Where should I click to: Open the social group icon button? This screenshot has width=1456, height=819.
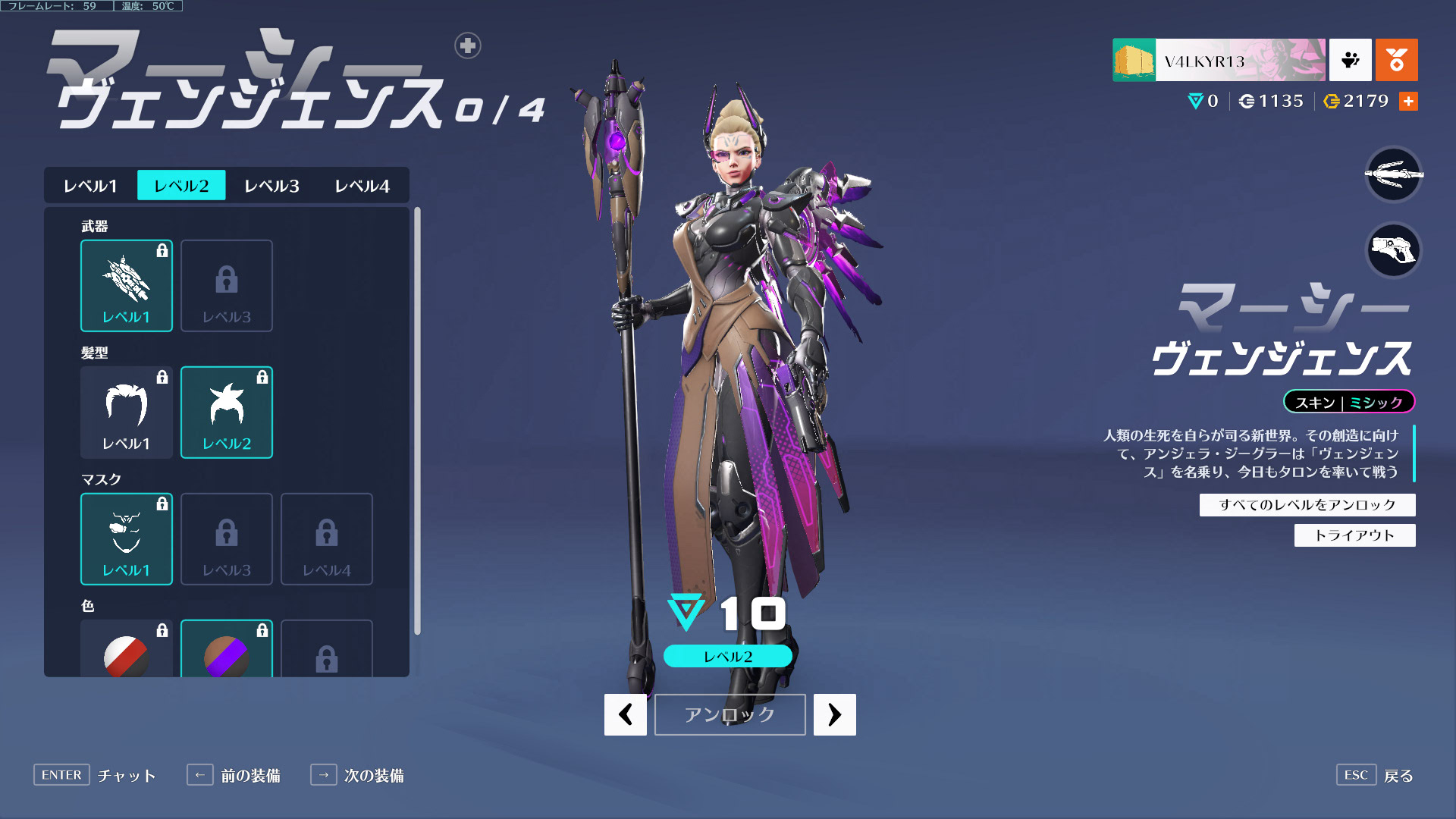click(1350, 60)
